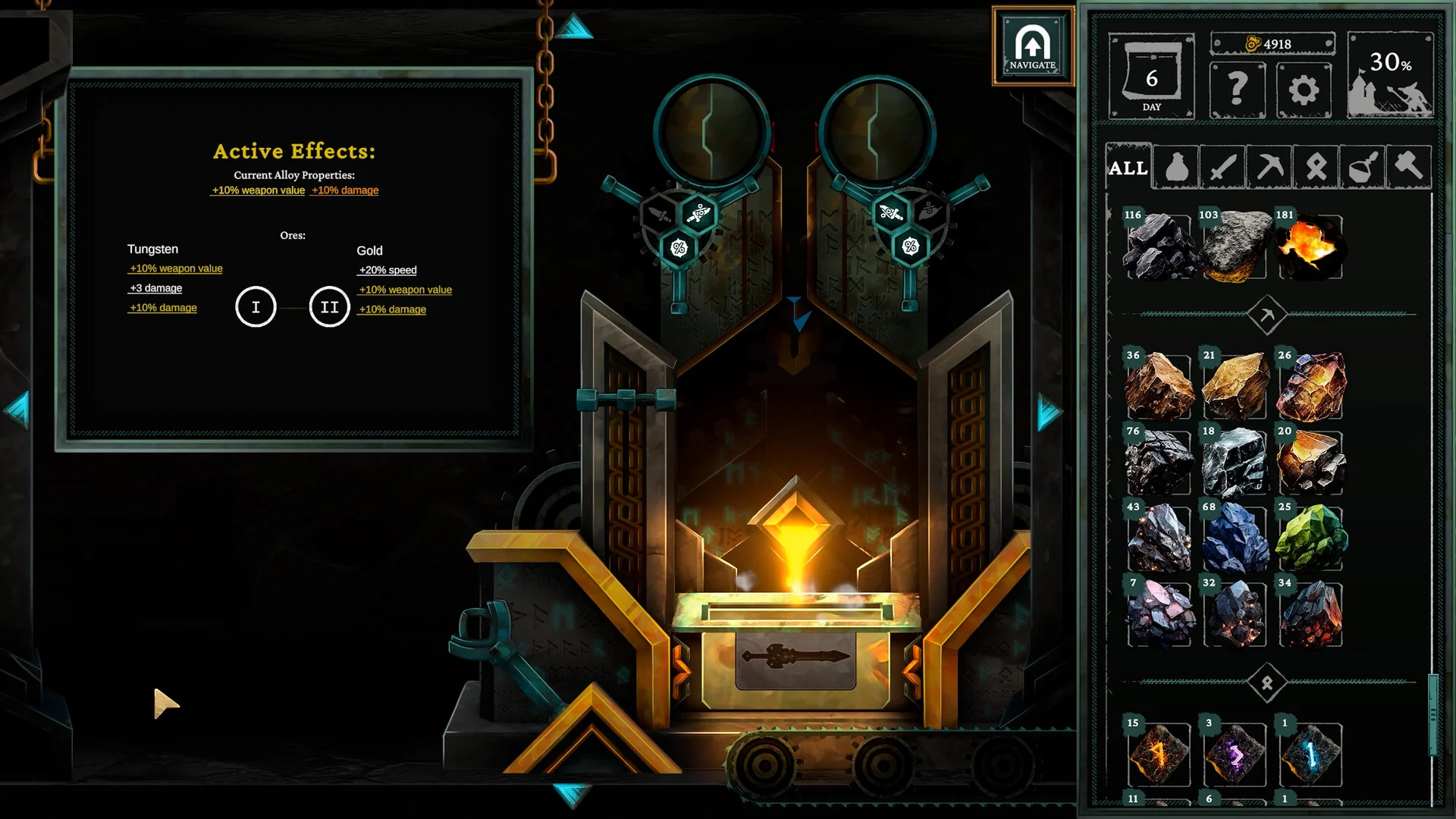The image size is (1456, 819).
Task: Select the sack category tab
Action: pos(1176,168)
